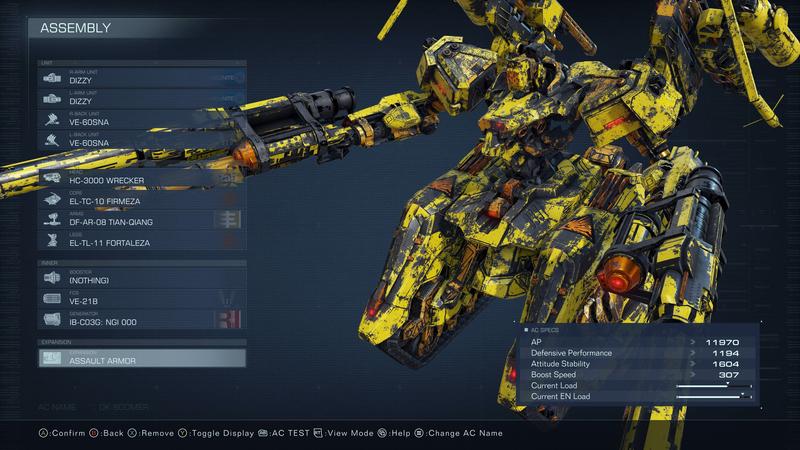Choose the R-BACK UNIT VE-60SNA slot
This screenshot has height=450, width=800.
click(x=140, y=119)
